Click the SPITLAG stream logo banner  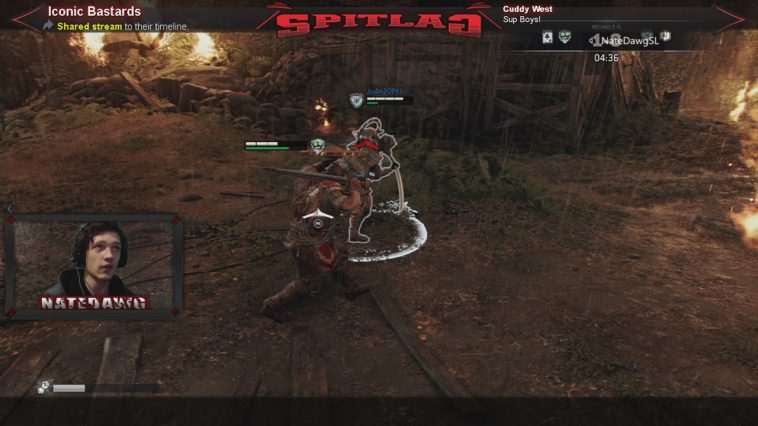click(379, 22)
